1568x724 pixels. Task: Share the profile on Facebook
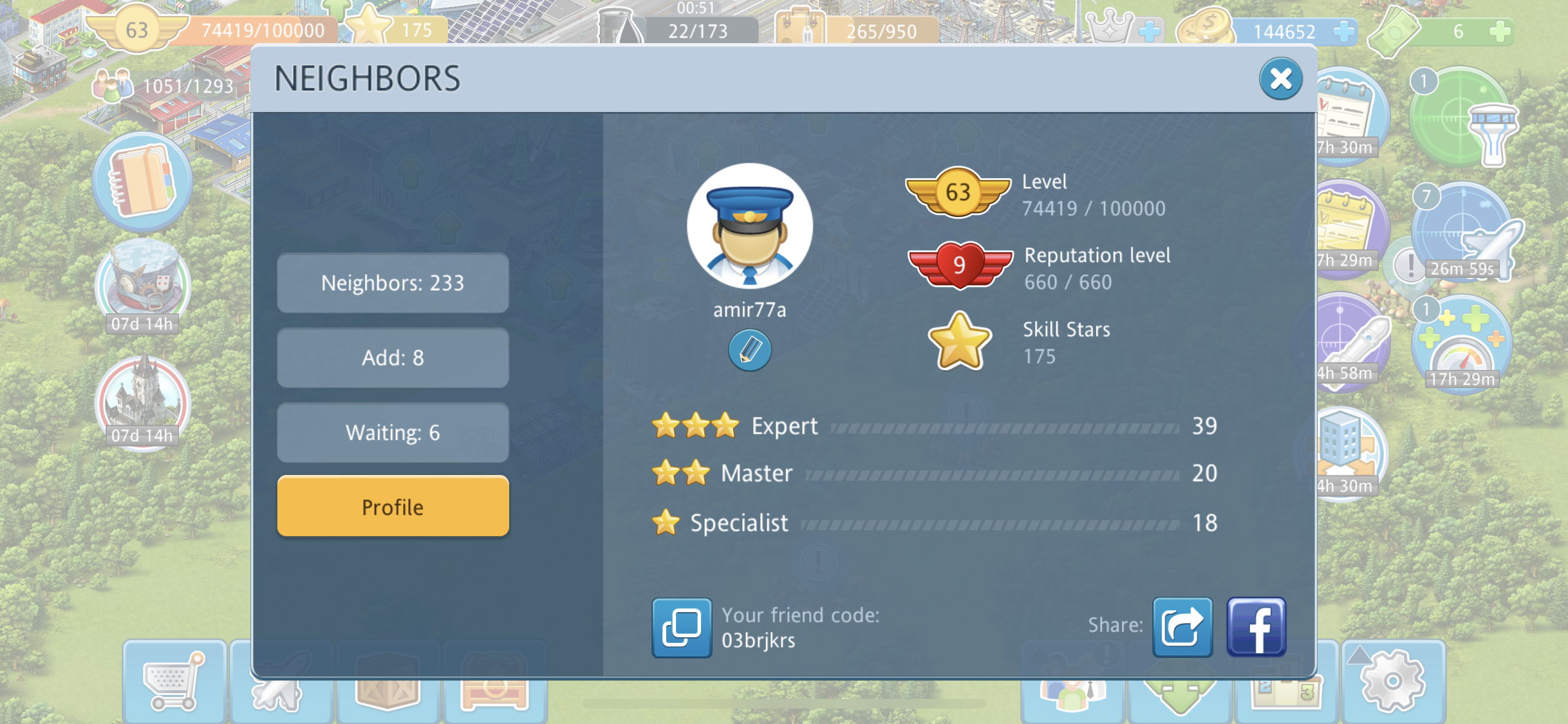[1256, 627]
